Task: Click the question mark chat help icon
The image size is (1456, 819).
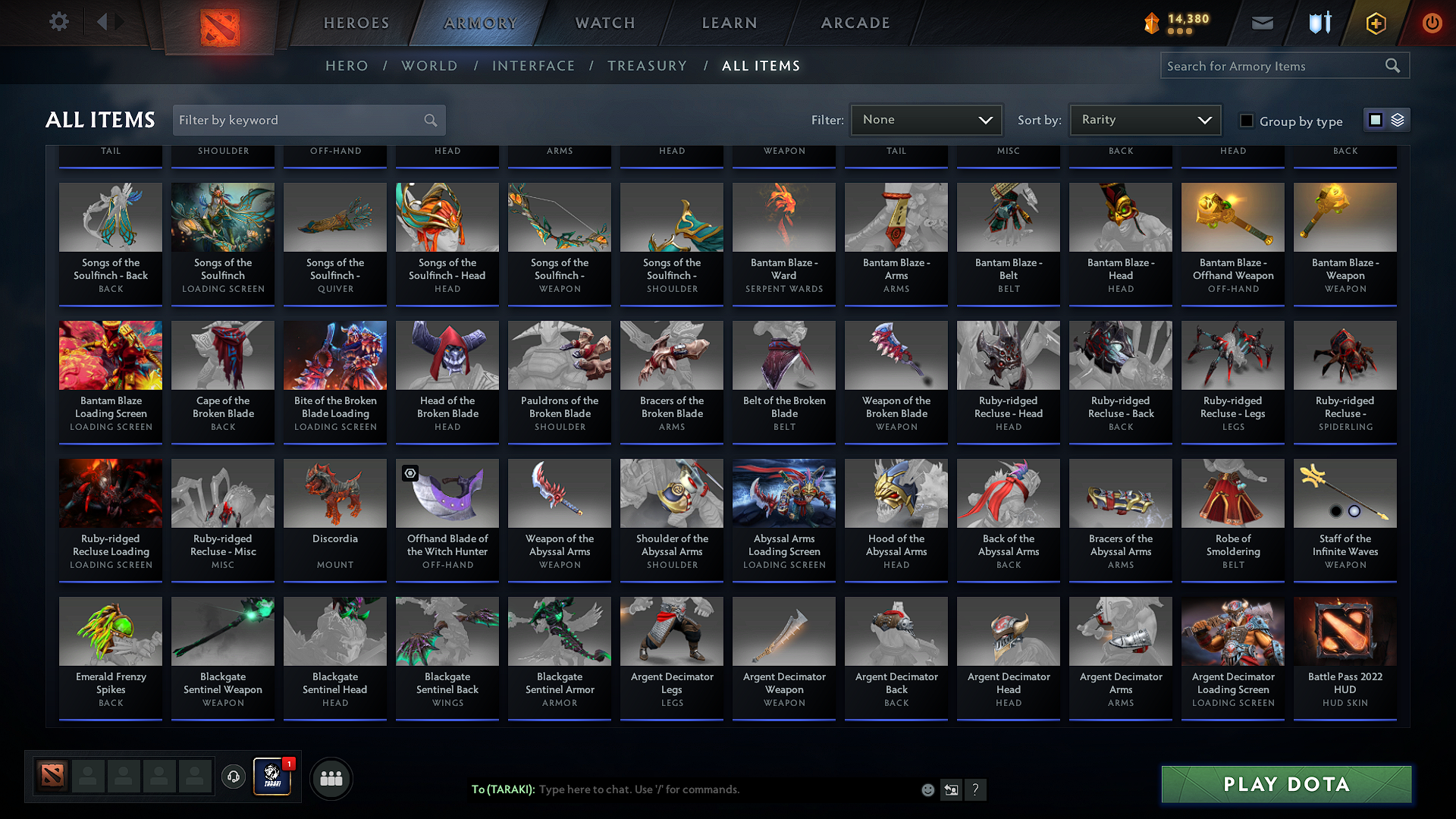Action: (975, 789)
